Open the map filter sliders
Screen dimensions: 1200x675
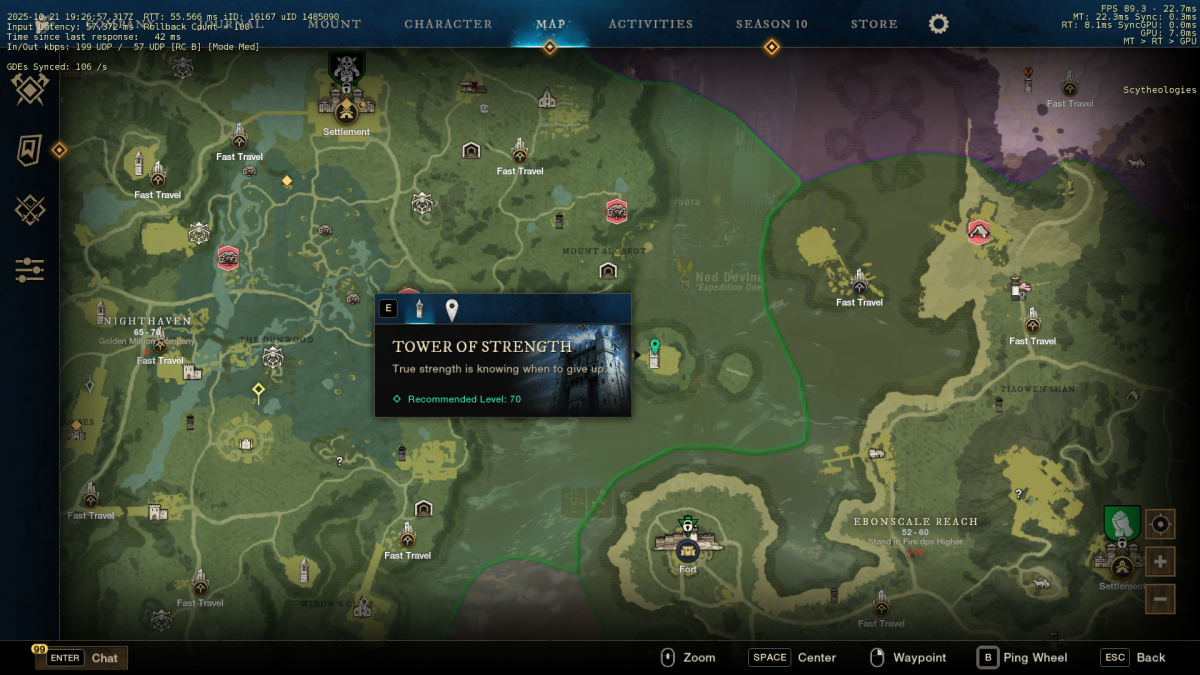(x=30, y=269)
